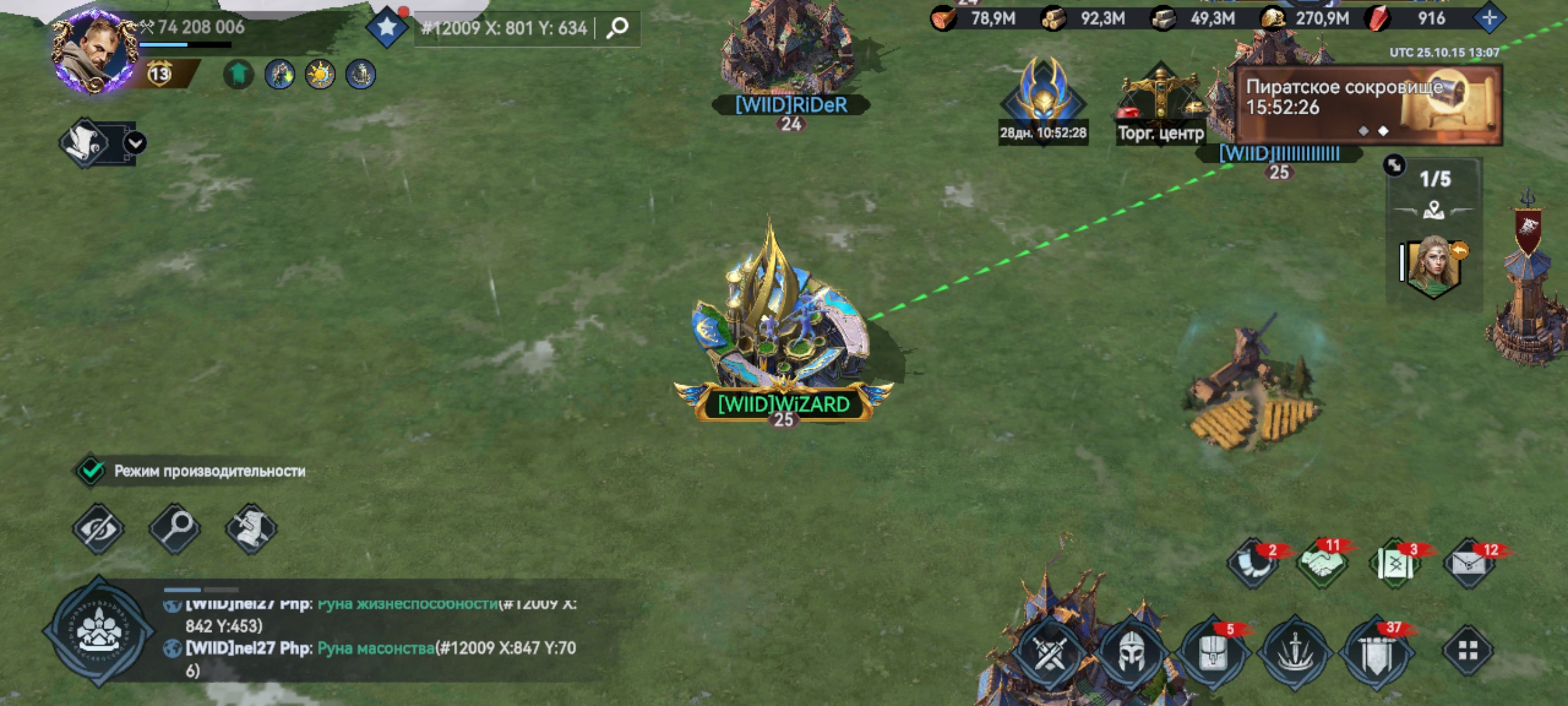The image size is (1568, 706).
Task: Open the alliance handshake icon
Action: click(x=1321, y=563)
